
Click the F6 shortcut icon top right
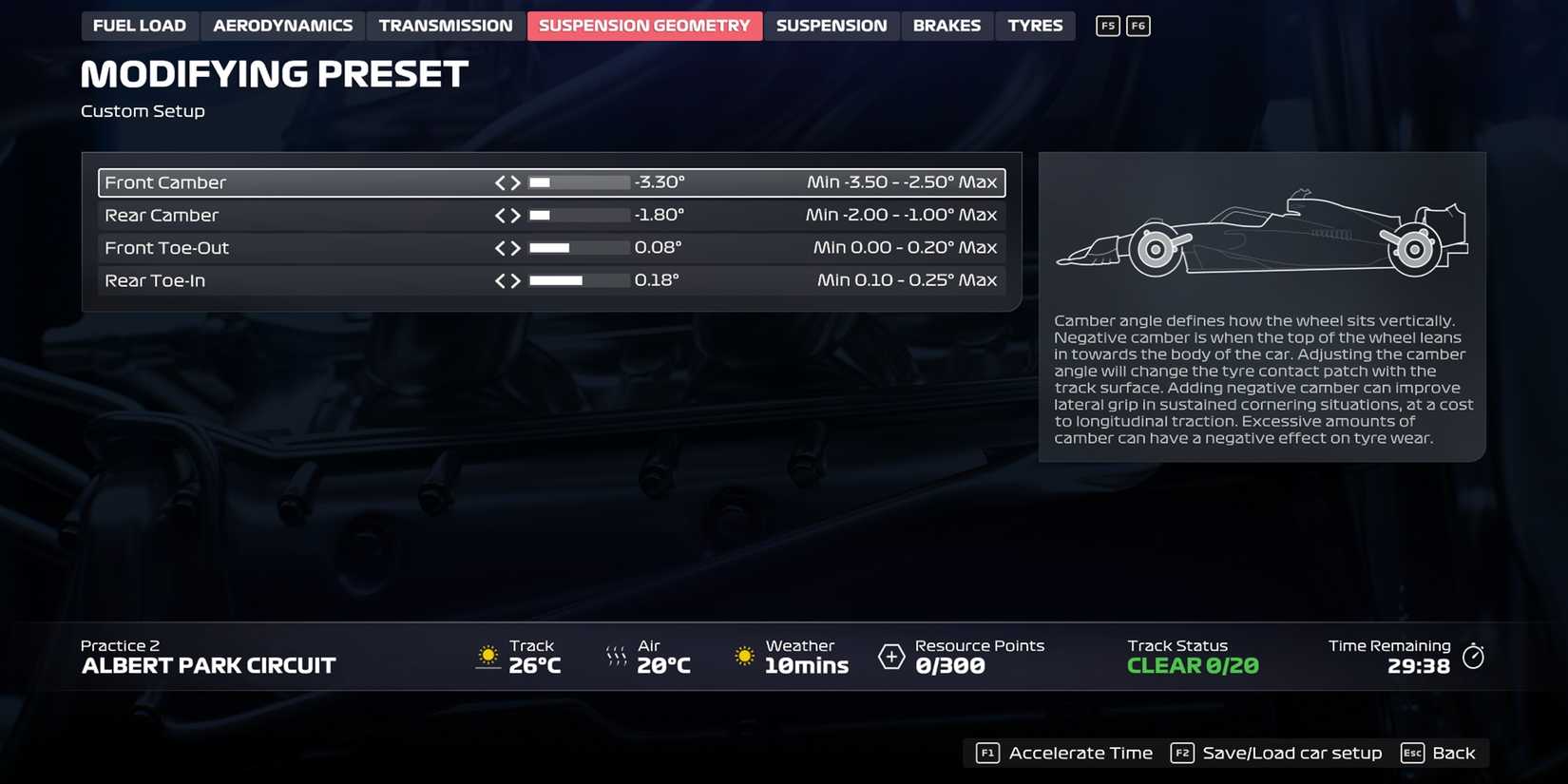(1137, 26)
